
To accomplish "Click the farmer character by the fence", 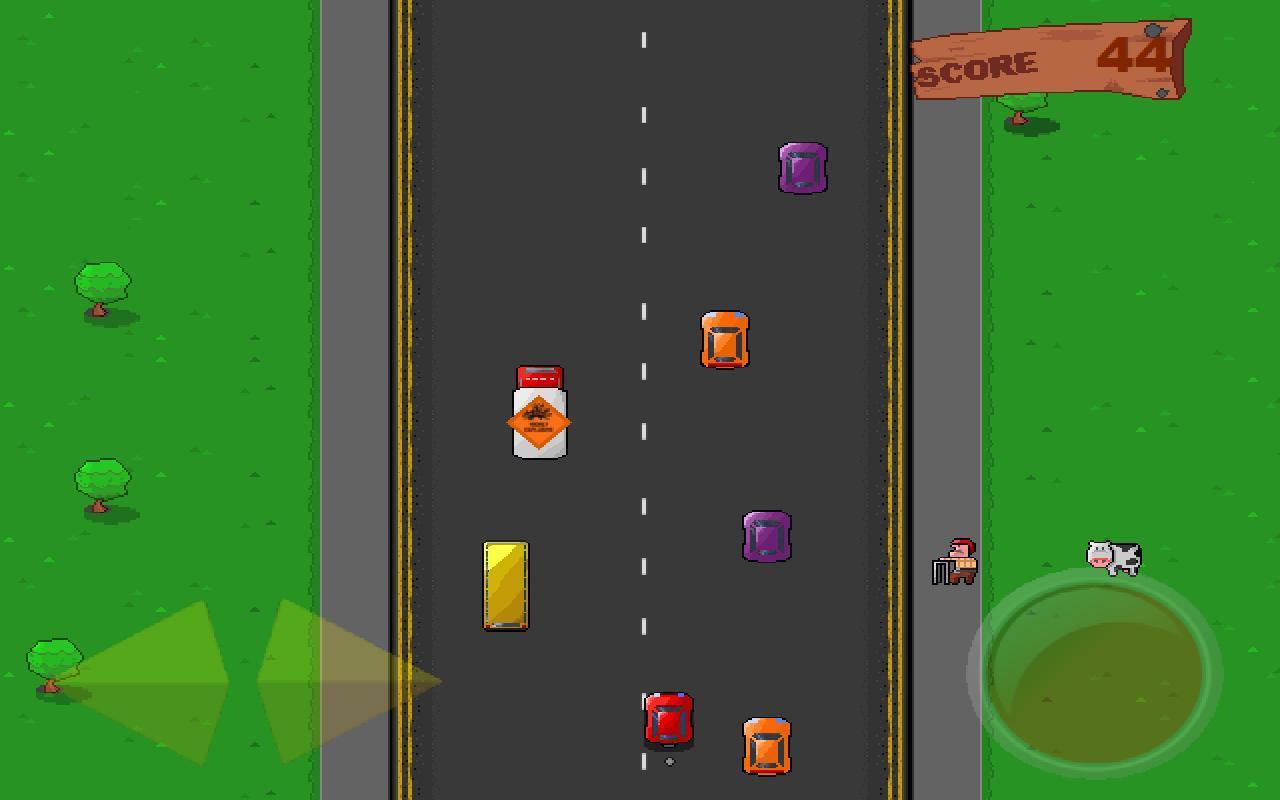I will [957, 560].
